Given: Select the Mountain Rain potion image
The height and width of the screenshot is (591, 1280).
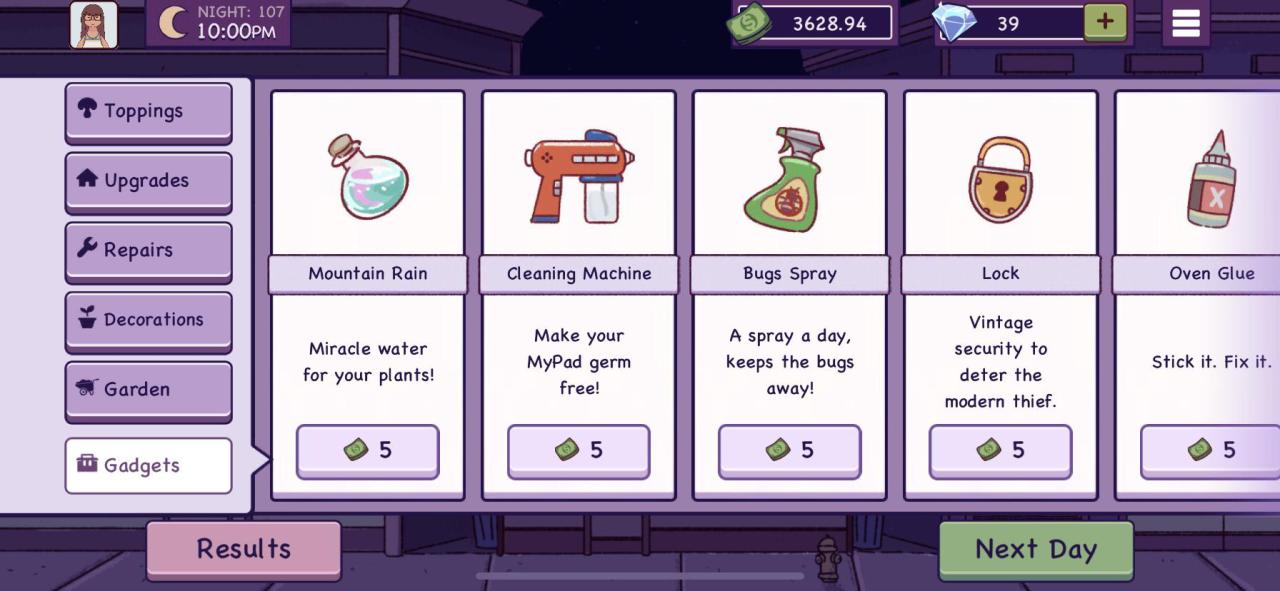Looking at the screenshot, I should coord(367,177).
